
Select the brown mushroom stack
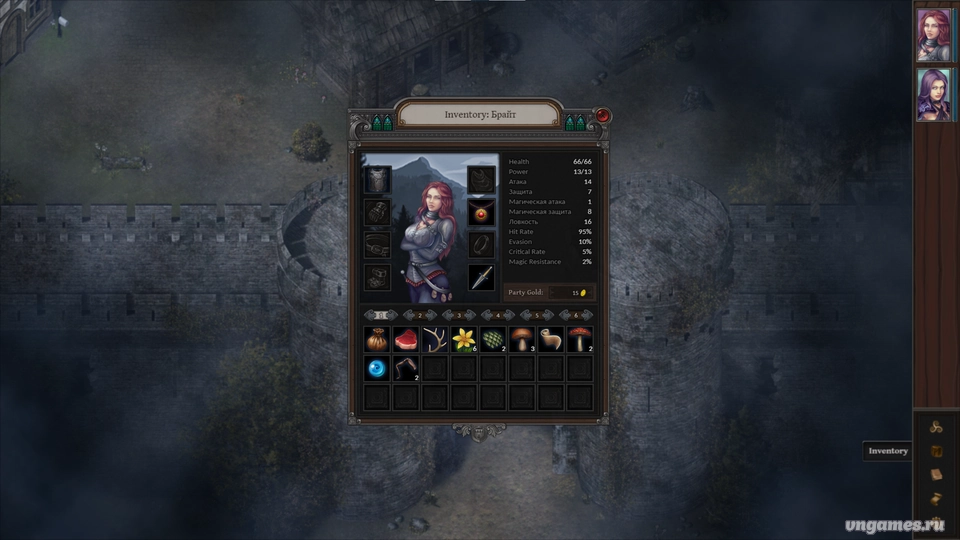[522, 340]
